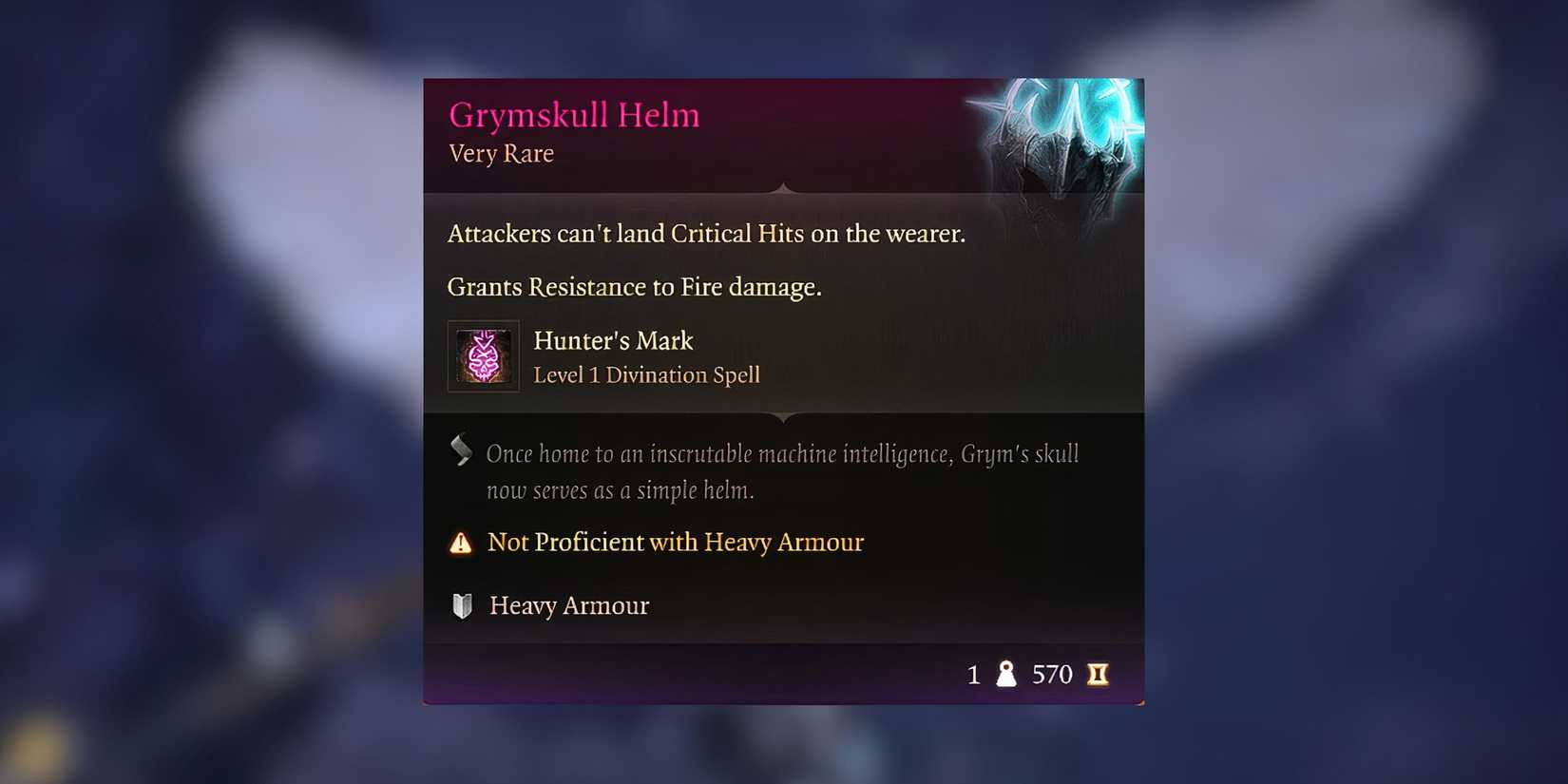The image size is (1568, 784).
Task: Click the pink rune inside the spell slot frame
Action: [482, 356]
